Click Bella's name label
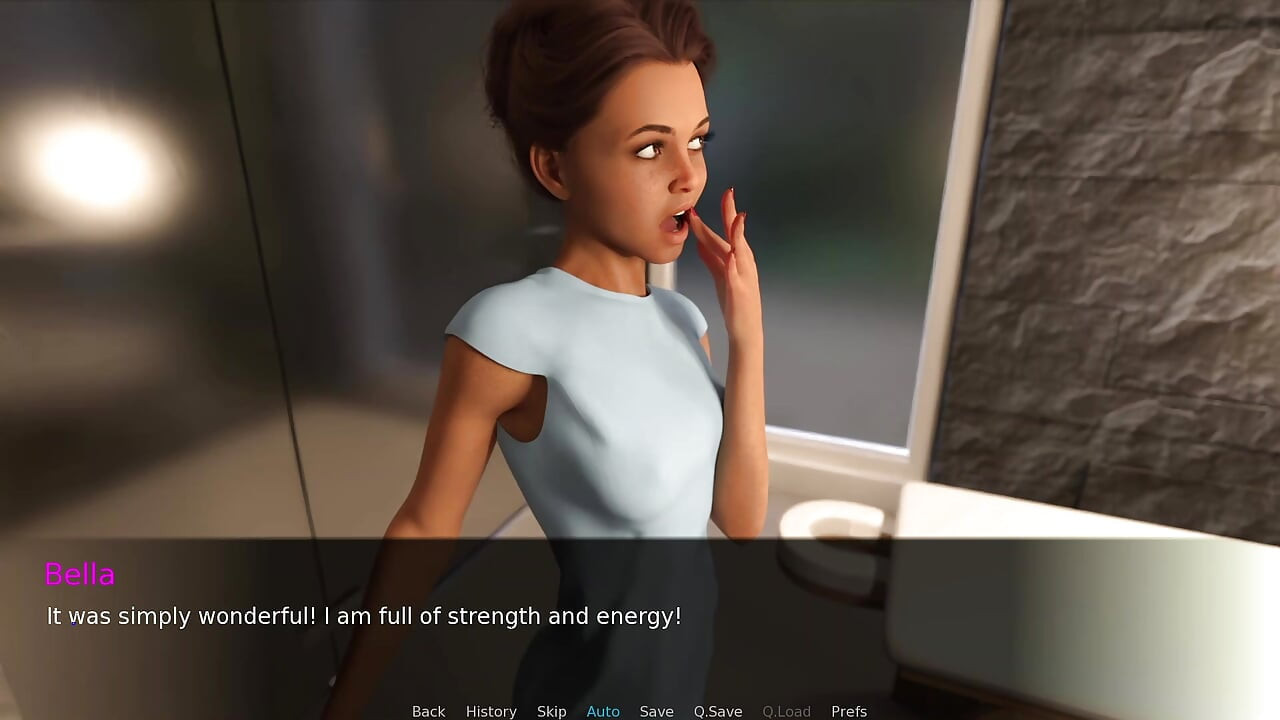This screenshot has height=720, width=1280. click(80, 574)
